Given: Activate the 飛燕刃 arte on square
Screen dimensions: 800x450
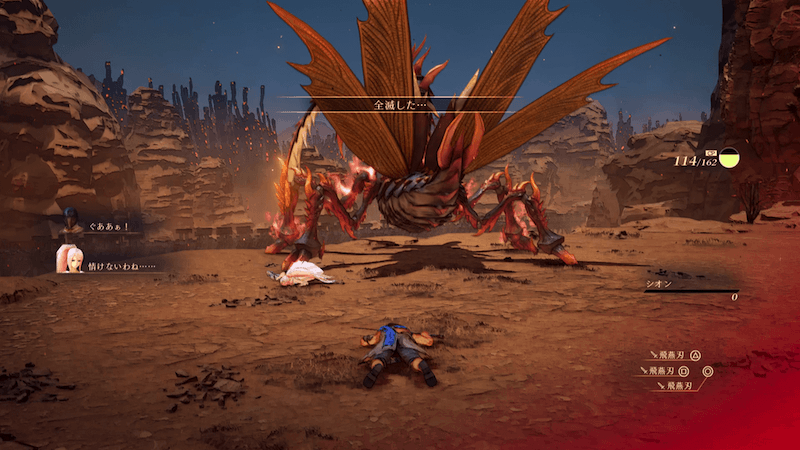Looking at the screenshot, I should (x=670, y=371).
